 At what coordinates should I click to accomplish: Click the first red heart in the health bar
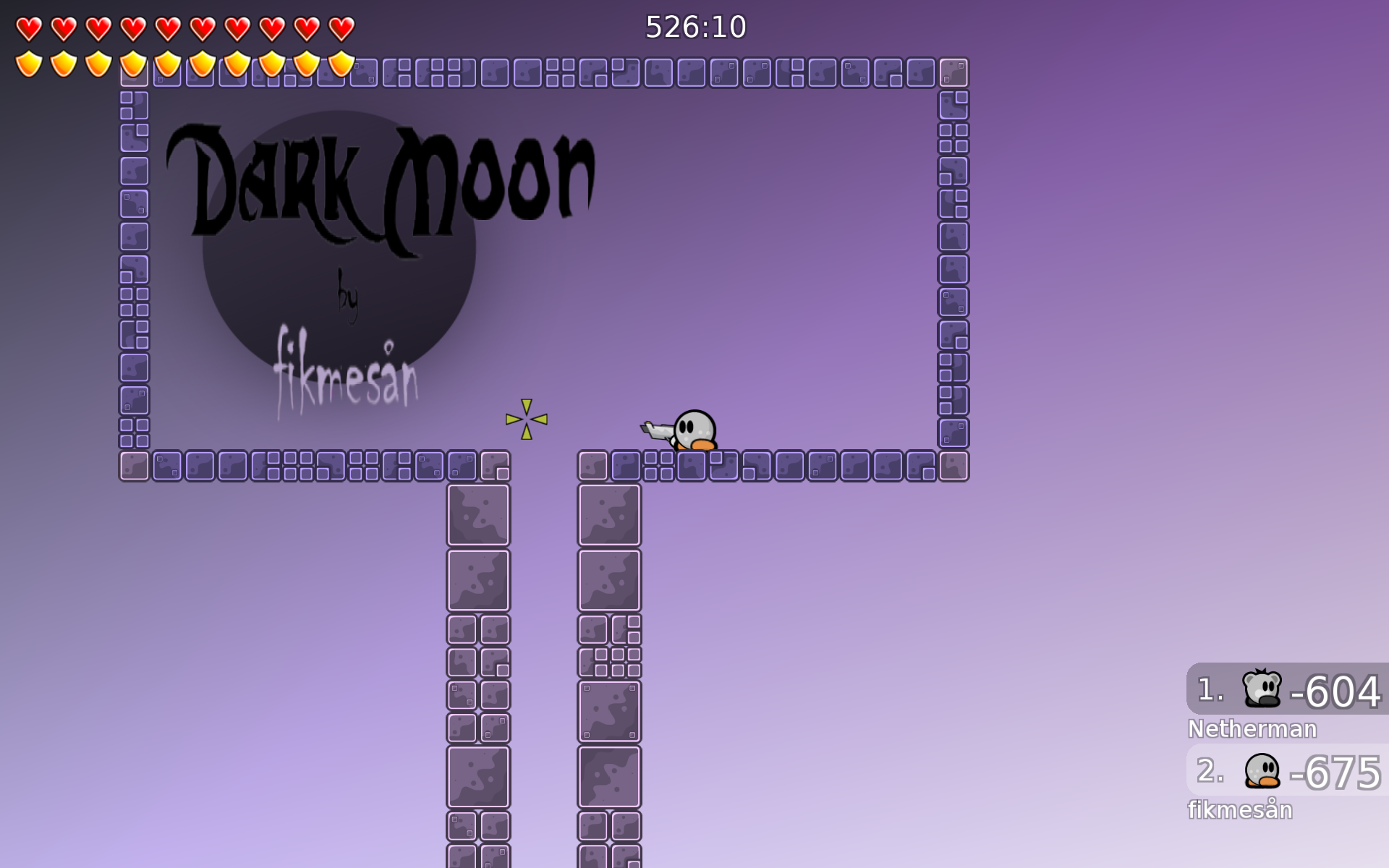(x=29, y=27)
